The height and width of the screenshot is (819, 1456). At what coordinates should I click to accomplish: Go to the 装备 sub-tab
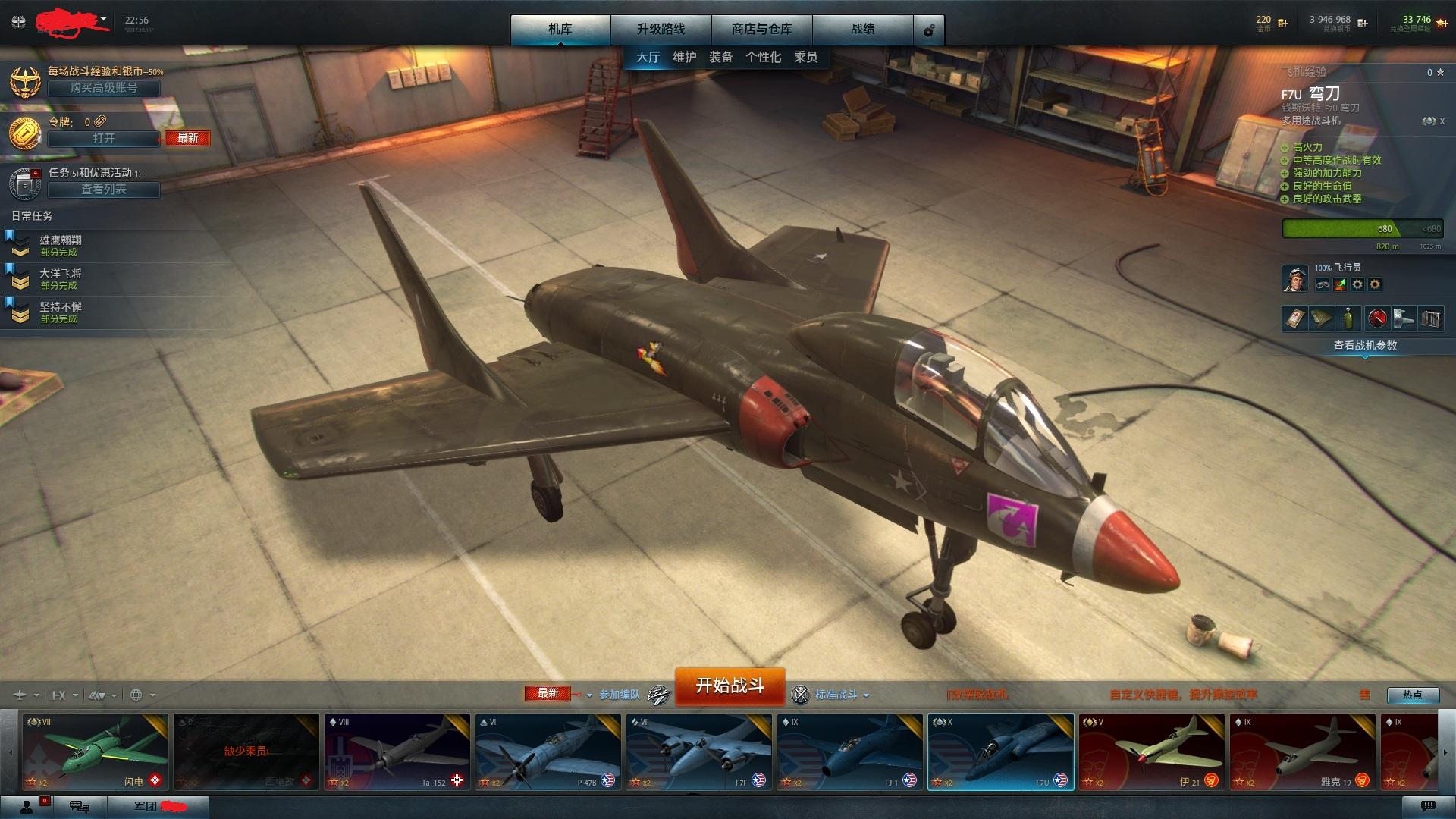pyautogui.click(x=720, y=57)
